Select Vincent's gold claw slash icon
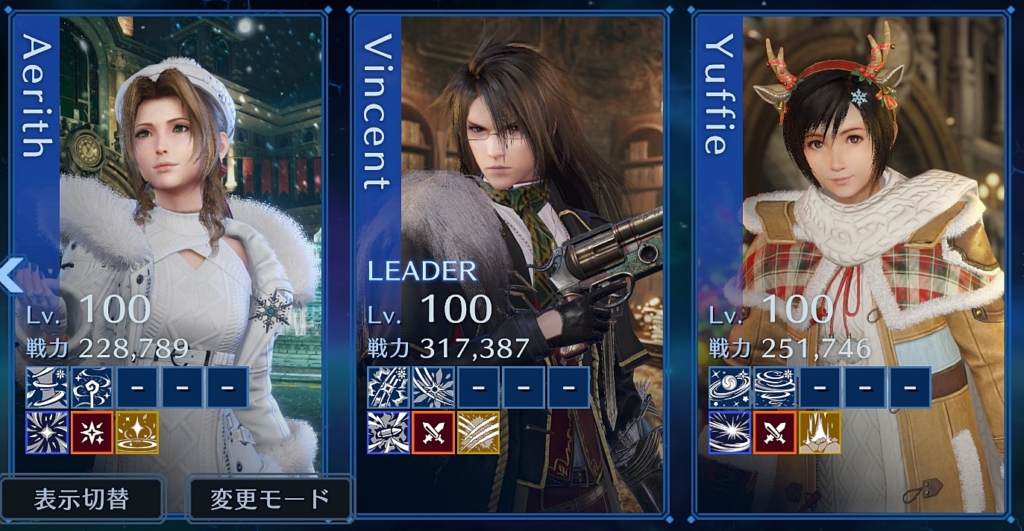This screenshot has width=1024, height=531. (478, 432)
